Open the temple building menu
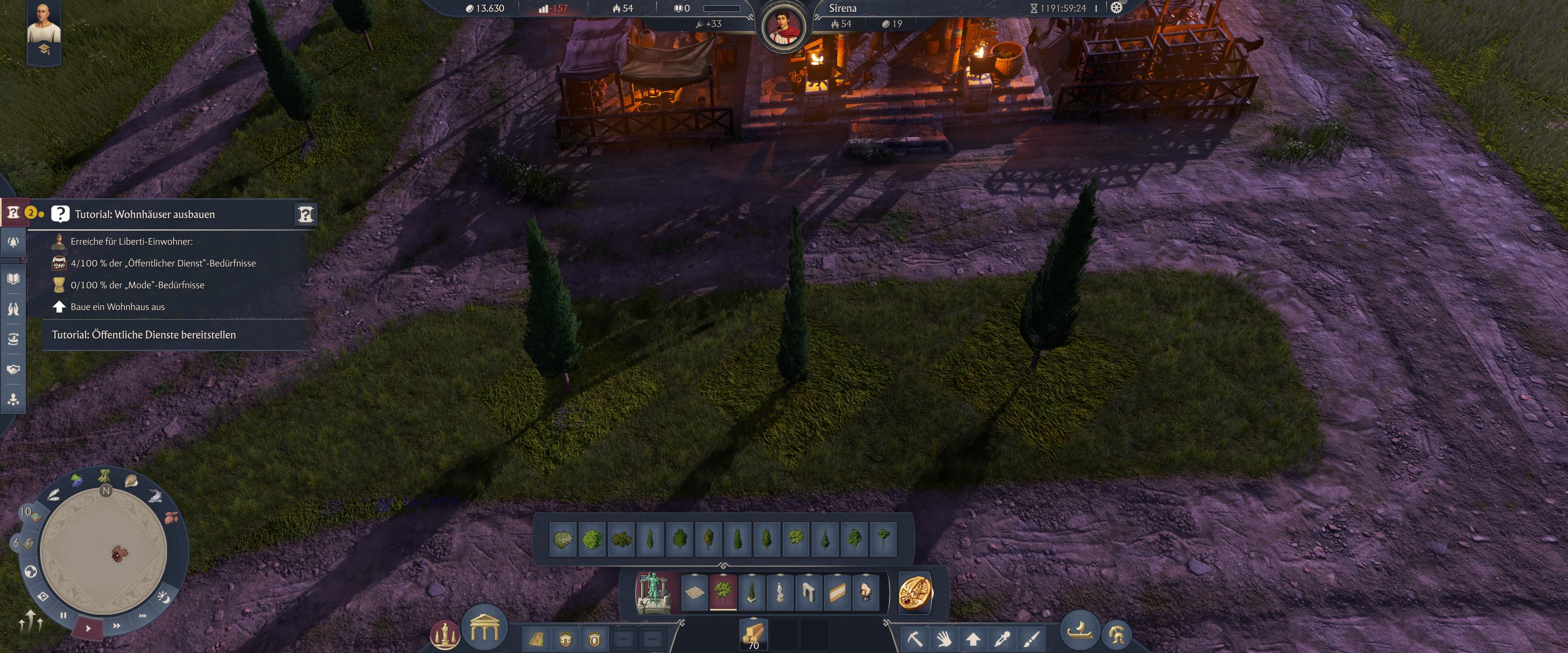Viewport: 1568px width, 653px height. (x=485, y=627)
